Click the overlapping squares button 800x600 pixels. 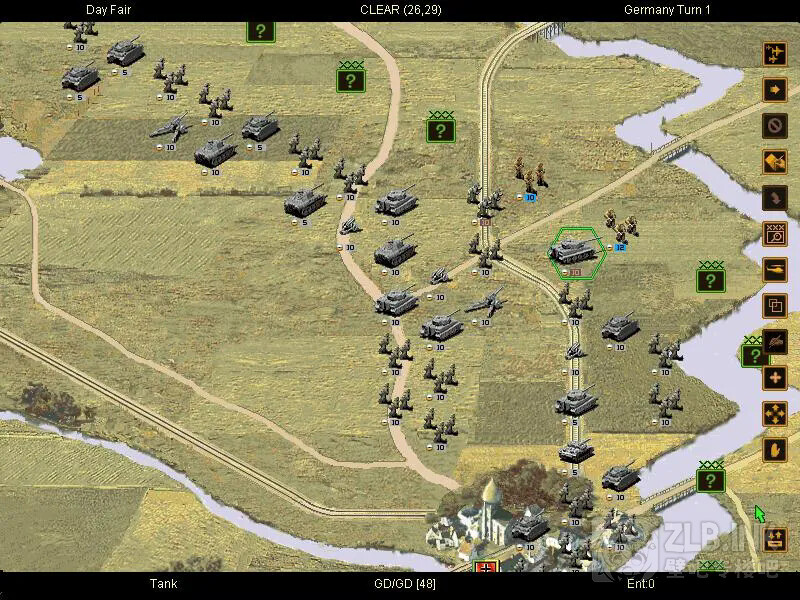pos(775,305)
